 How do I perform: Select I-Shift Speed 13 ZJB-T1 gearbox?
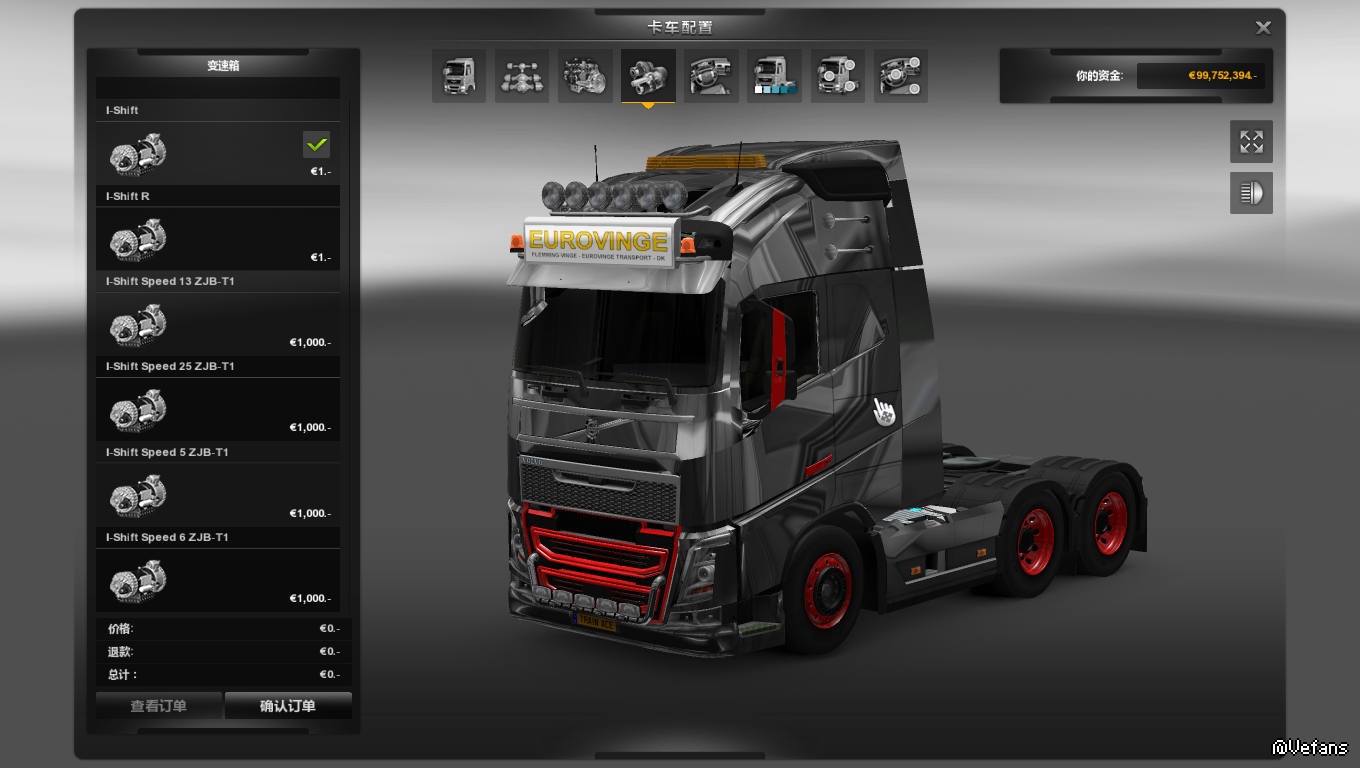(x=218, y=324)
